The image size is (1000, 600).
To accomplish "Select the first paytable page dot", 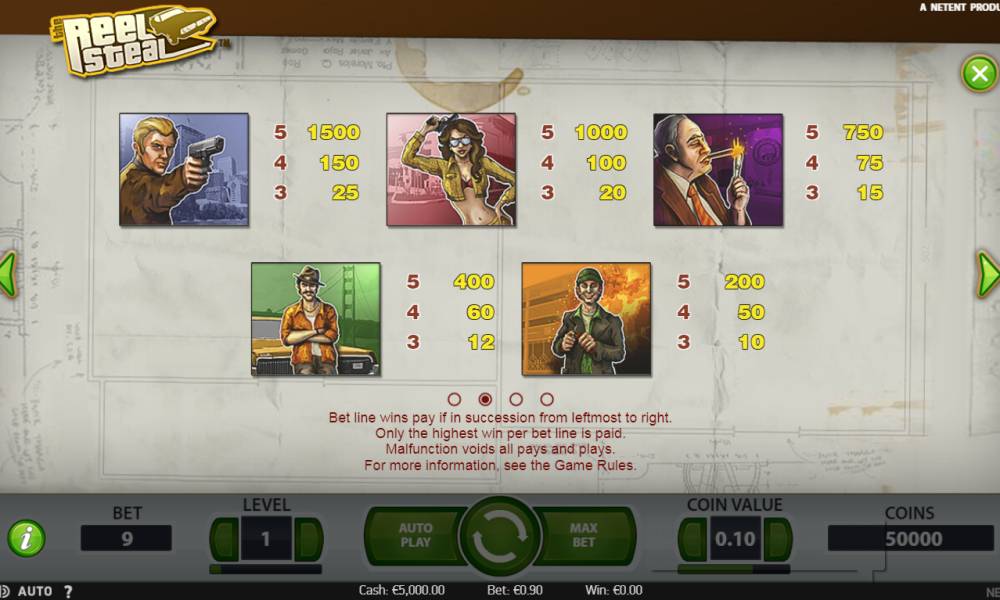I will tap(454, 399).
